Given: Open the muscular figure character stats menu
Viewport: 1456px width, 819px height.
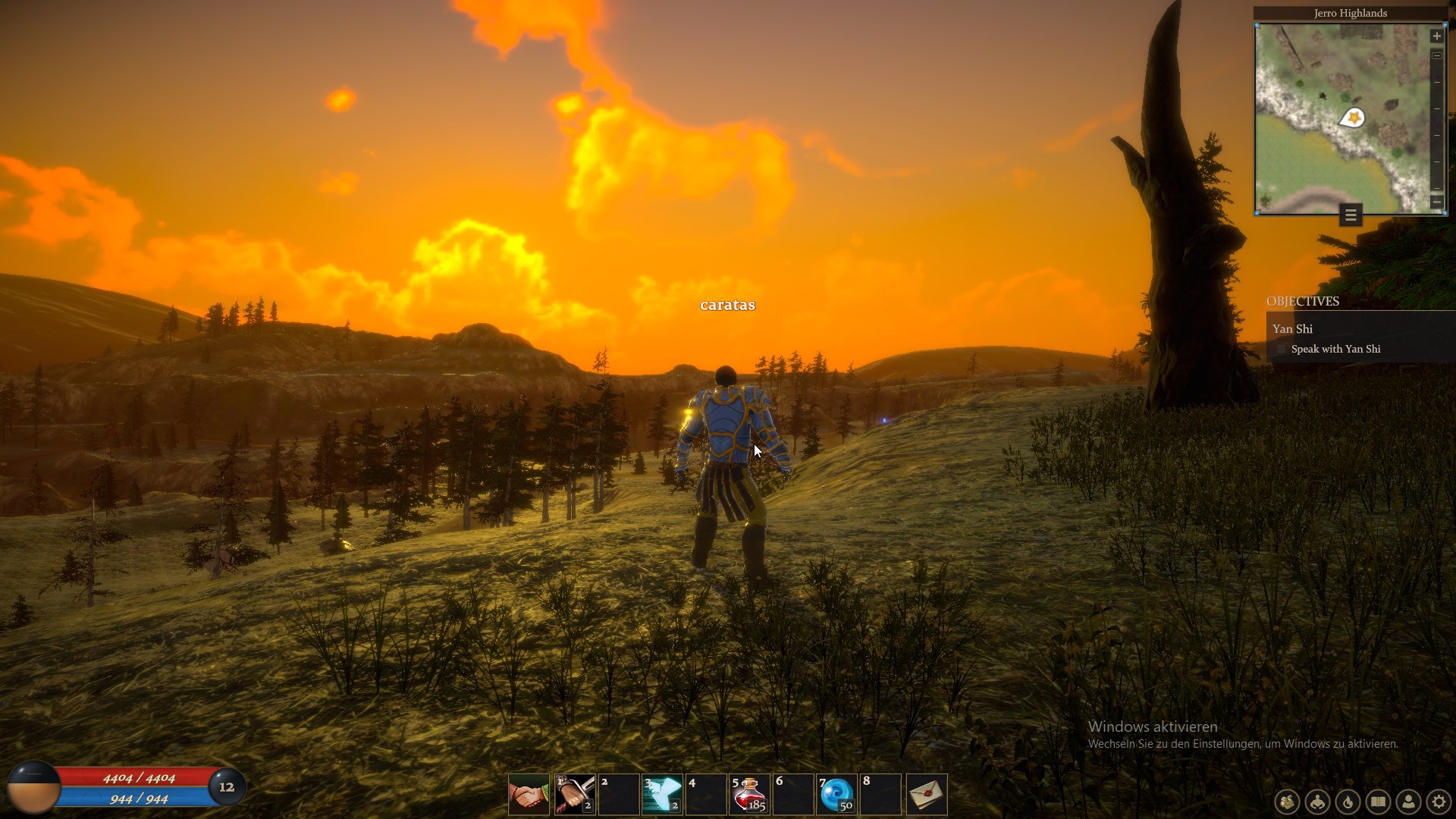Looking at the screenshot, I should [1318, 802].
